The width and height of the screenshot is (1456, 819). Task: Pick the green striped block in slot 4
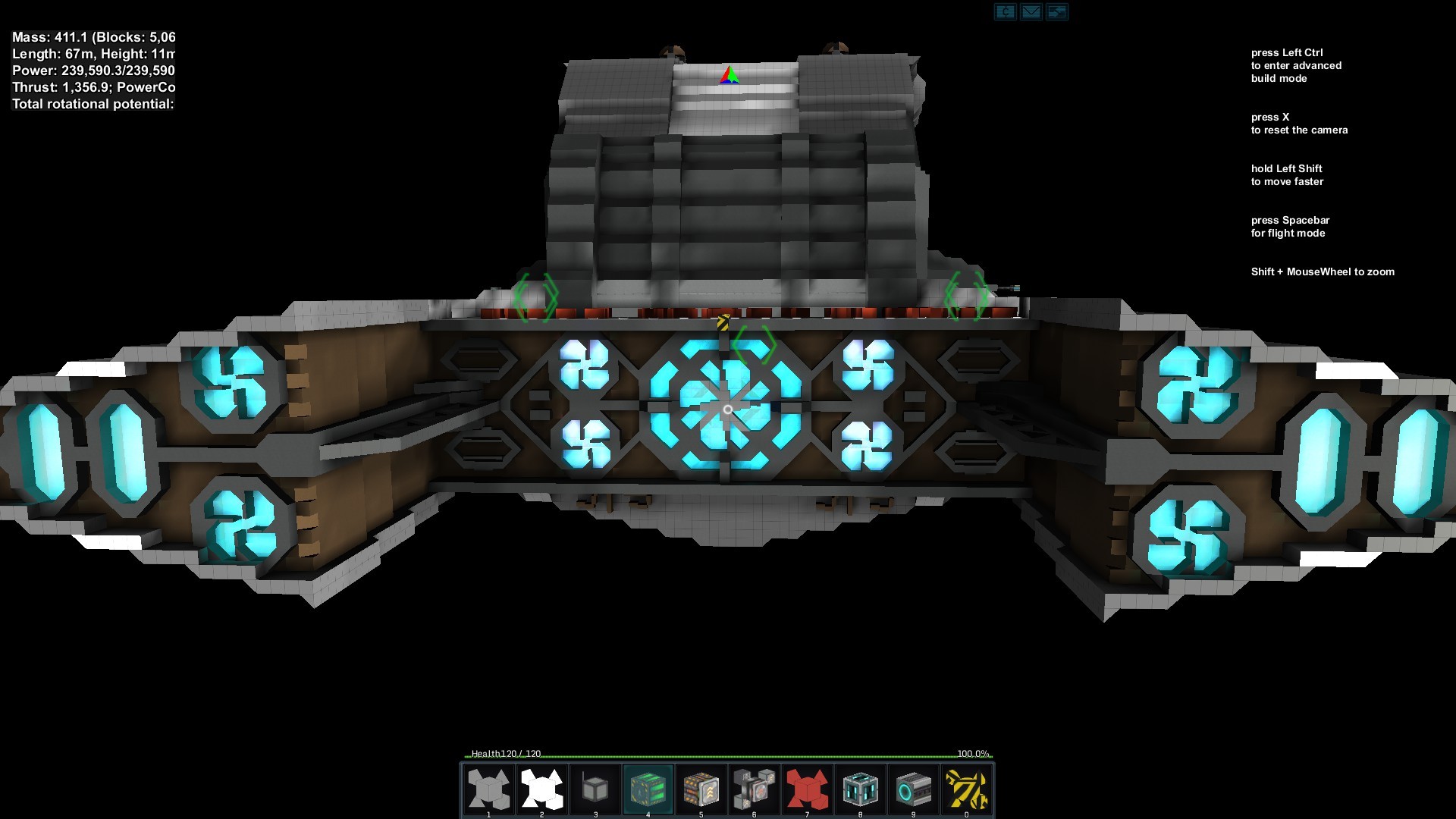(x=648, y=789)
